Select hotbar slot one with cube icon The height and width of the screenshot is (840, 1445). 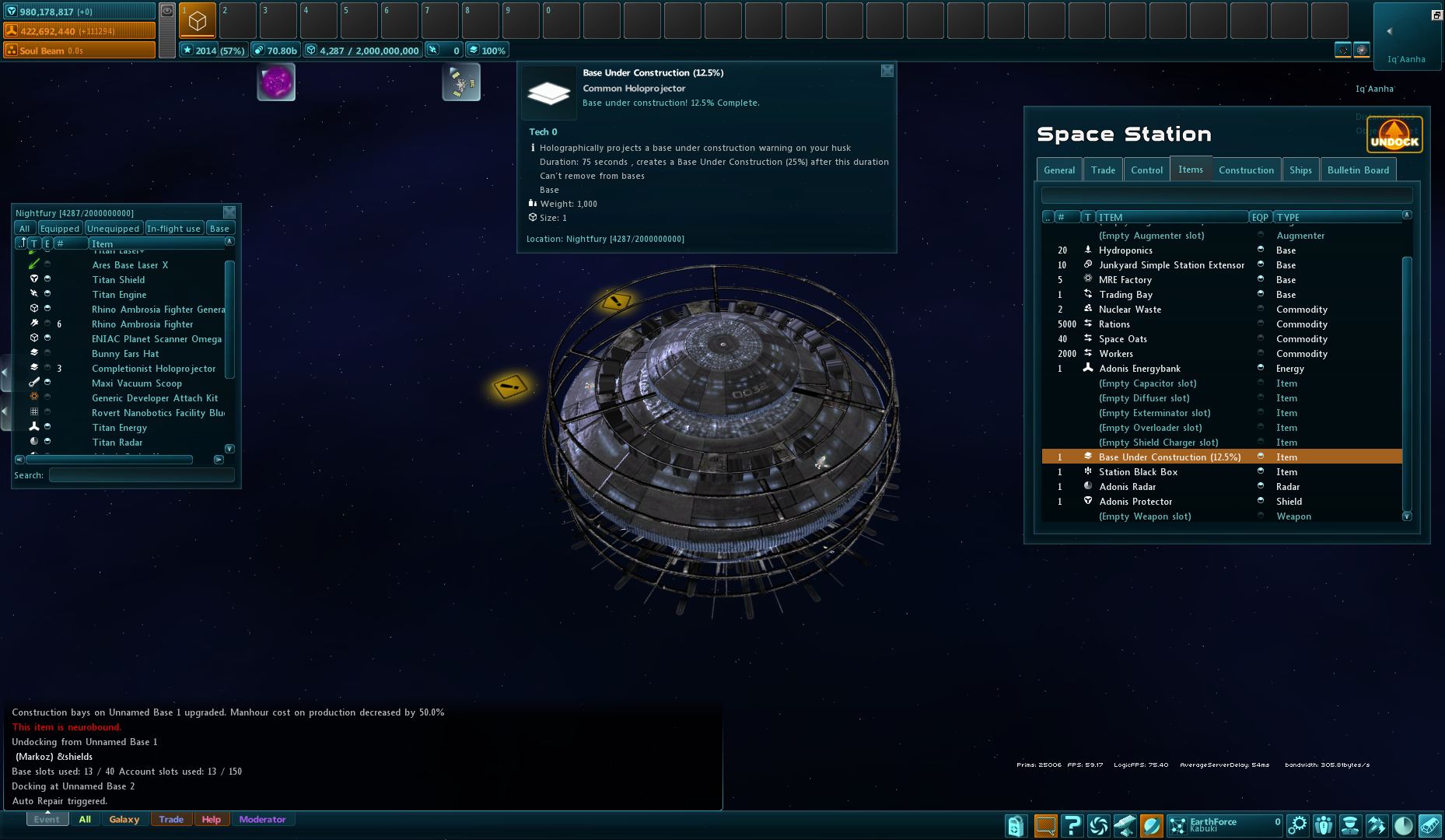pos(198,21)
